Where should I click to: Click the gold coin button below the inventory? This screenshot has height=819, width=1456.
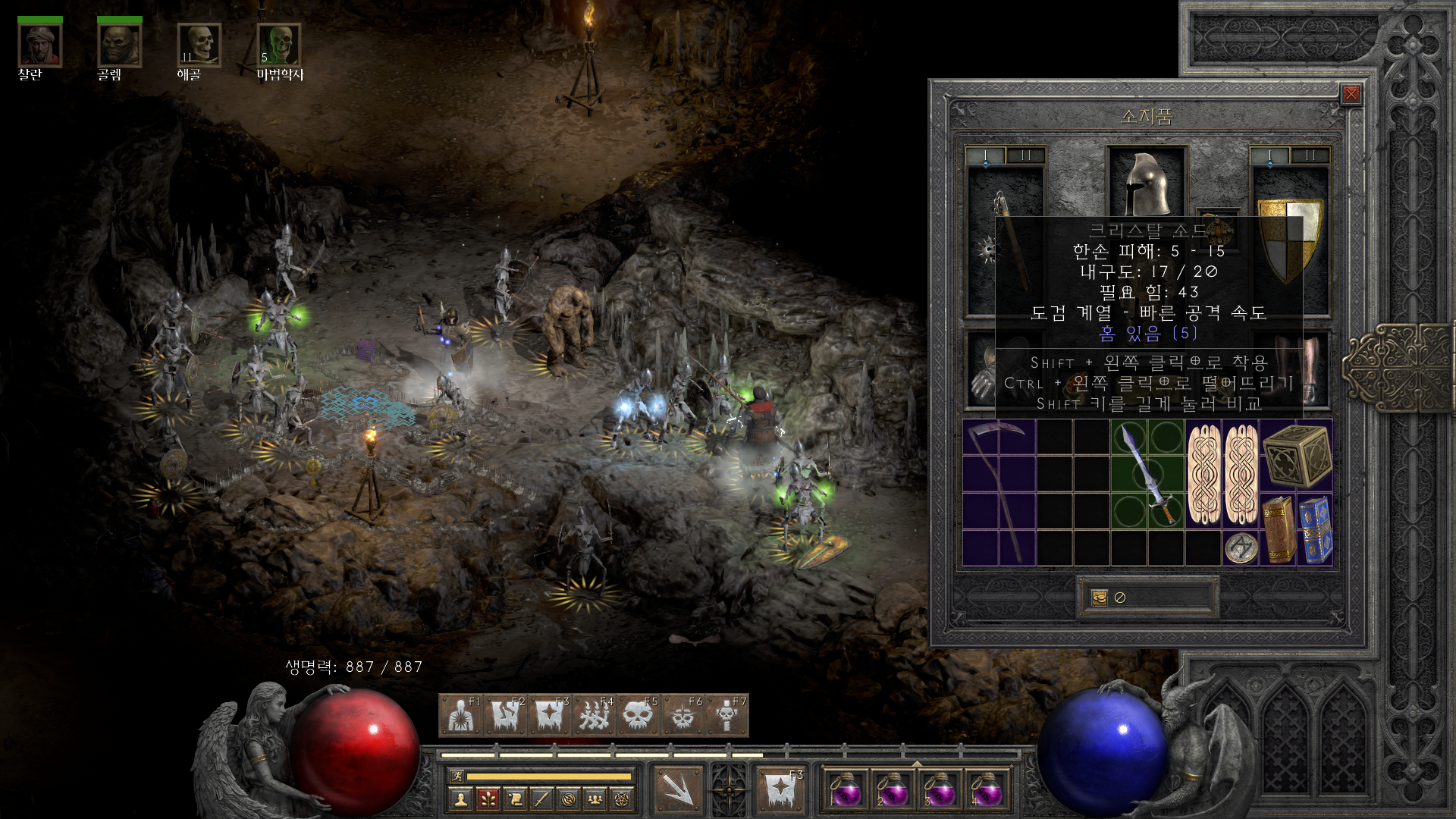pos(1099,598)
